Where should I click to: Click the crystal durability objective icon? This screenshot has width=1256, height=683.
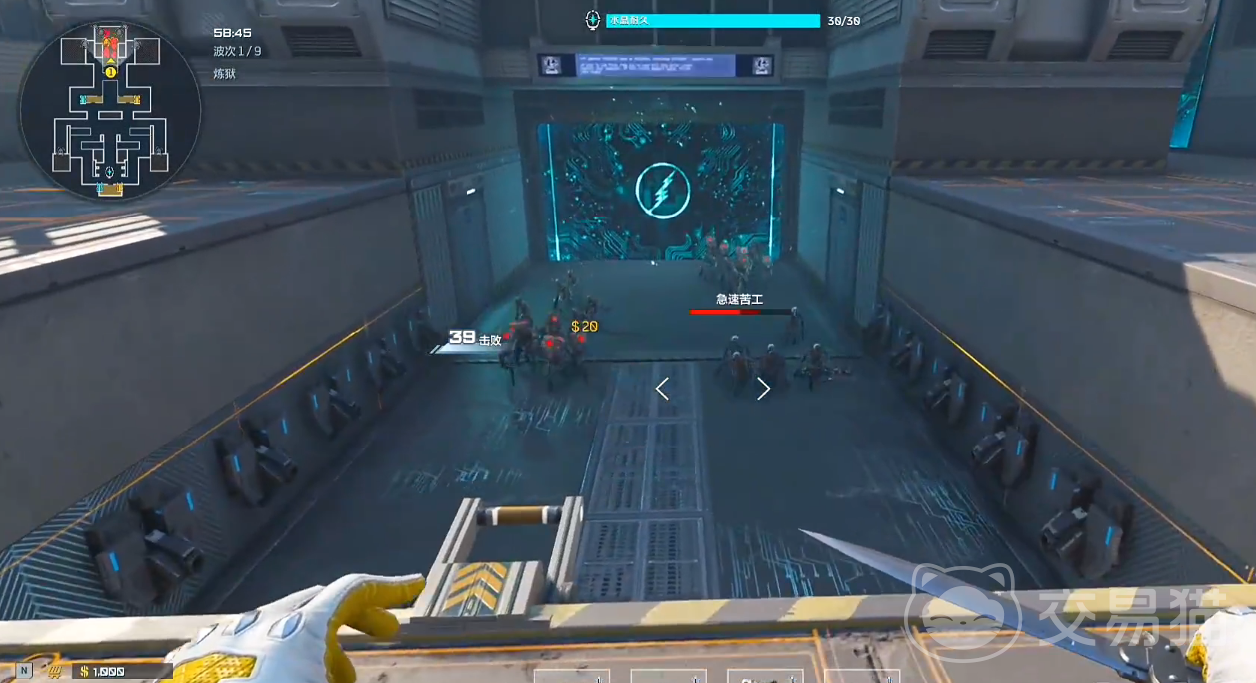[593, 20]
